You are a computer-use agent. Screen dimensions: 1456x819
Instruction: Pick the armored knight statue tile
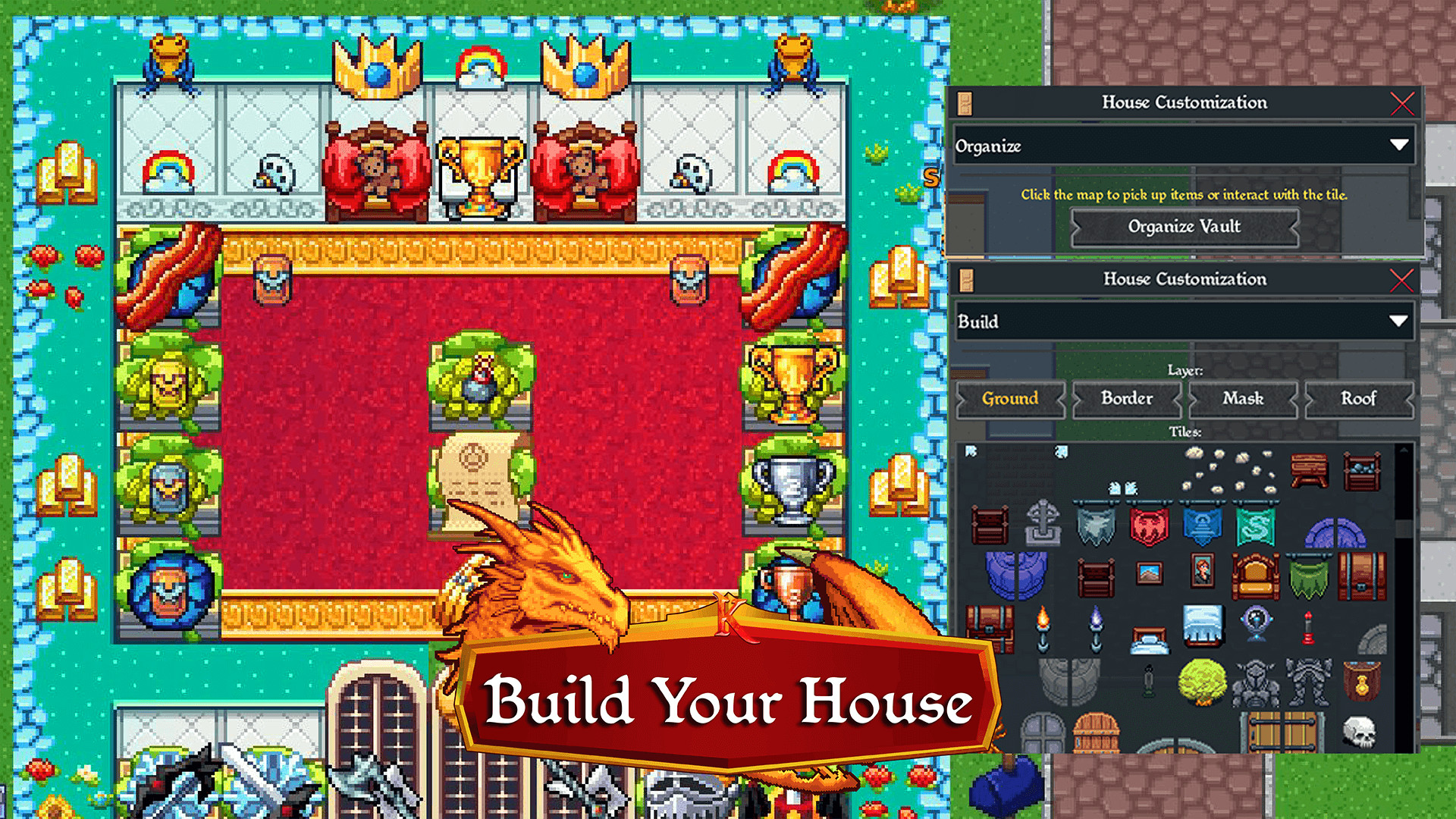[x=1256, y=682]
